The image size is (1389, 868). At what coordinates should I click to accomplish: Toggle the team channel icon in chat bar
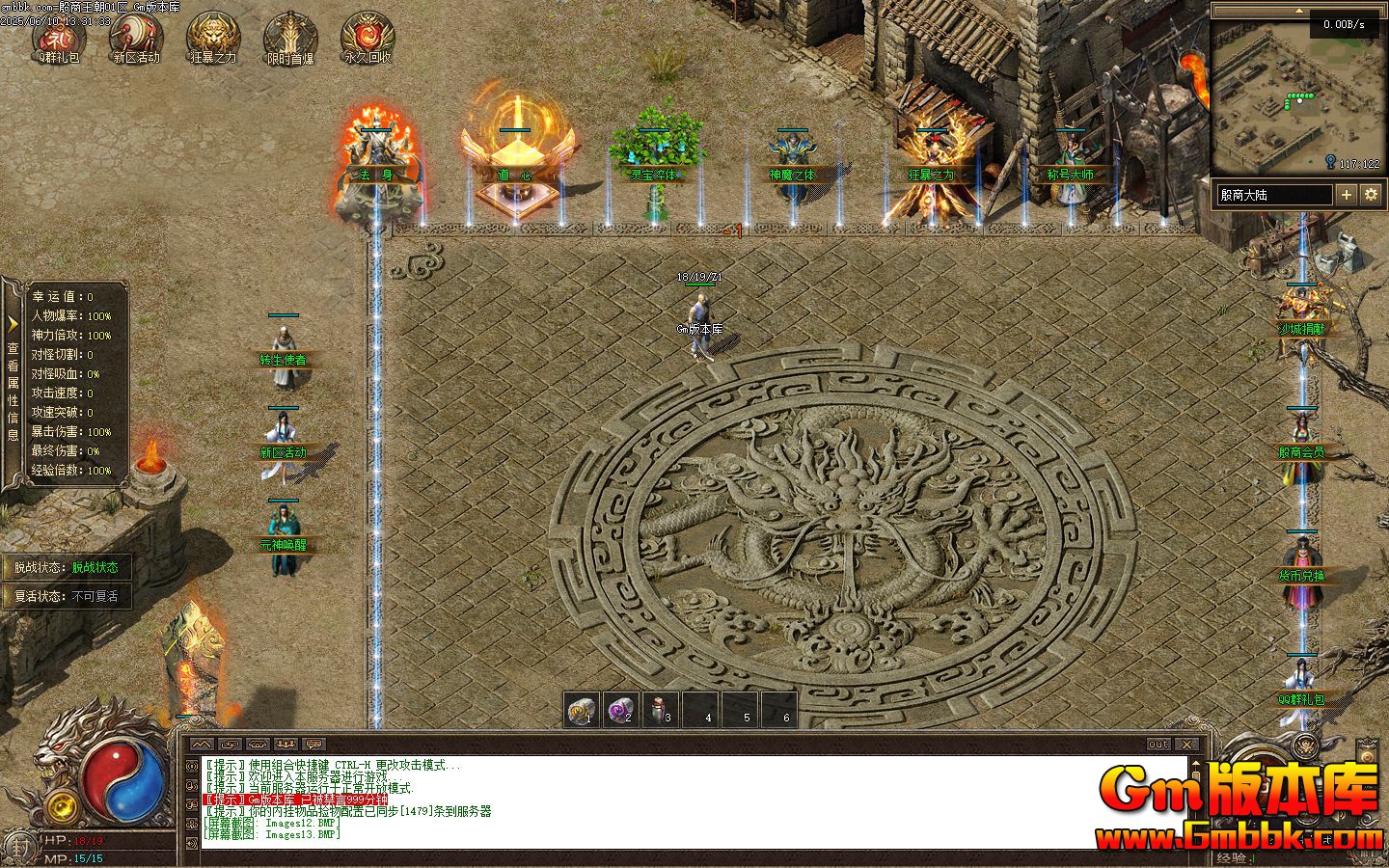[284, 745]
